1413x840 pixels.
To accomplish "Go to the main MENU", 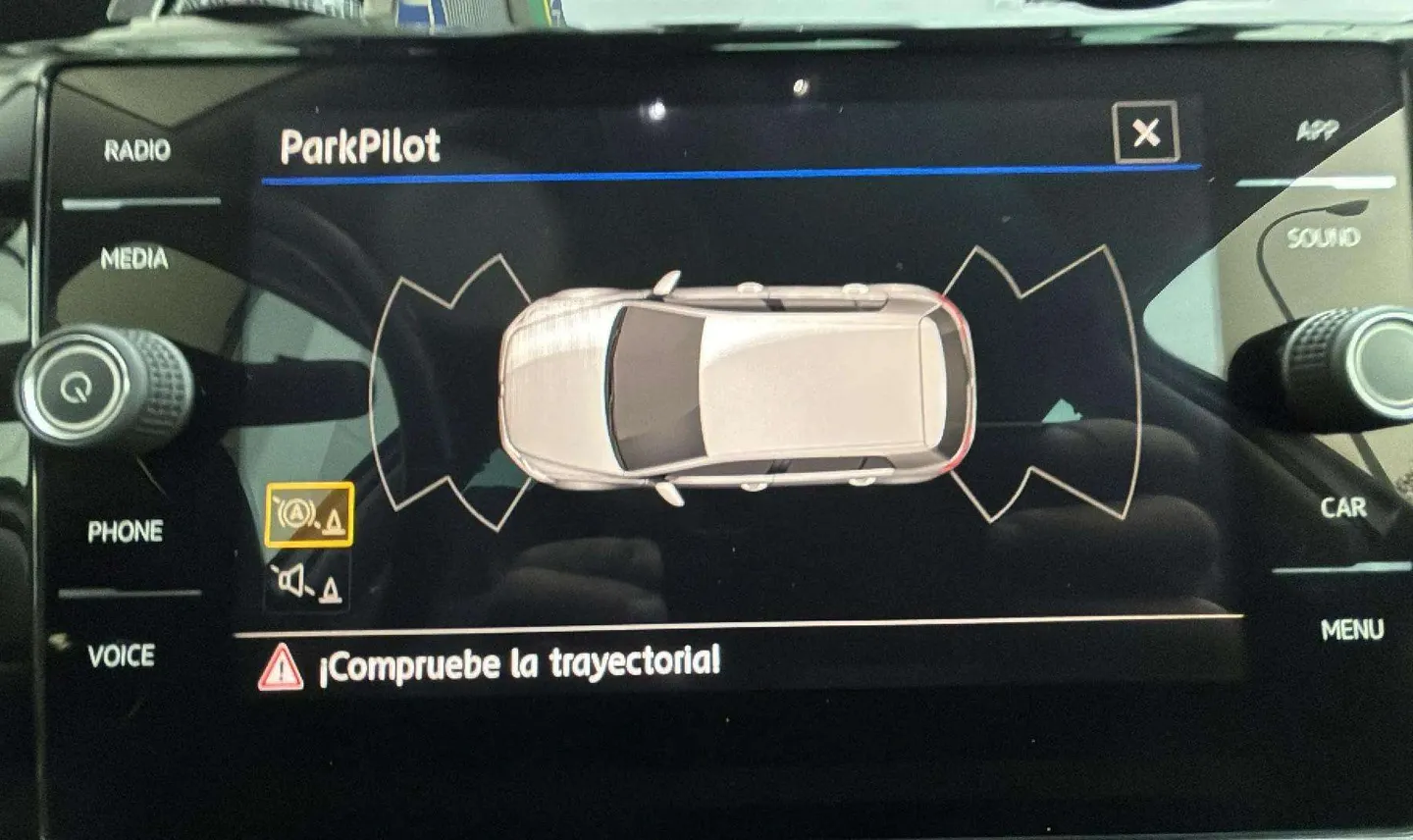I will pyautogui.click(x=1352, y=630).
